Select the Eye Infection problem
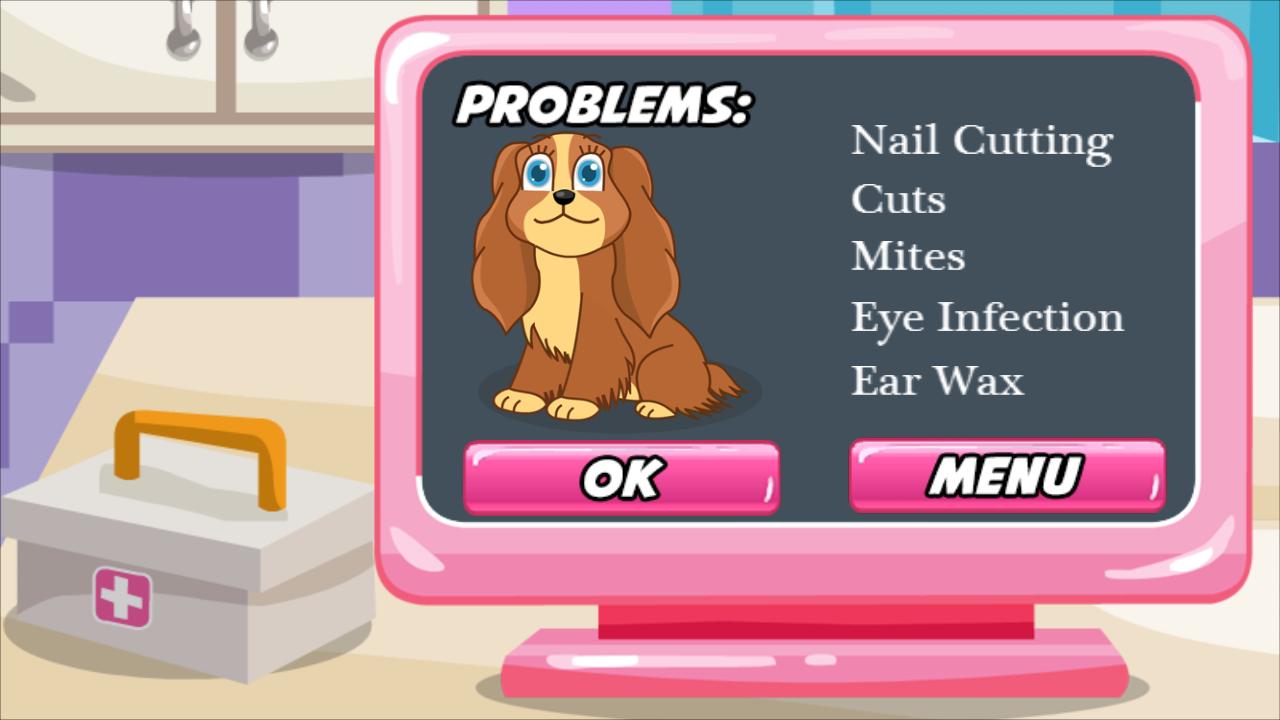 pos(986,318)
